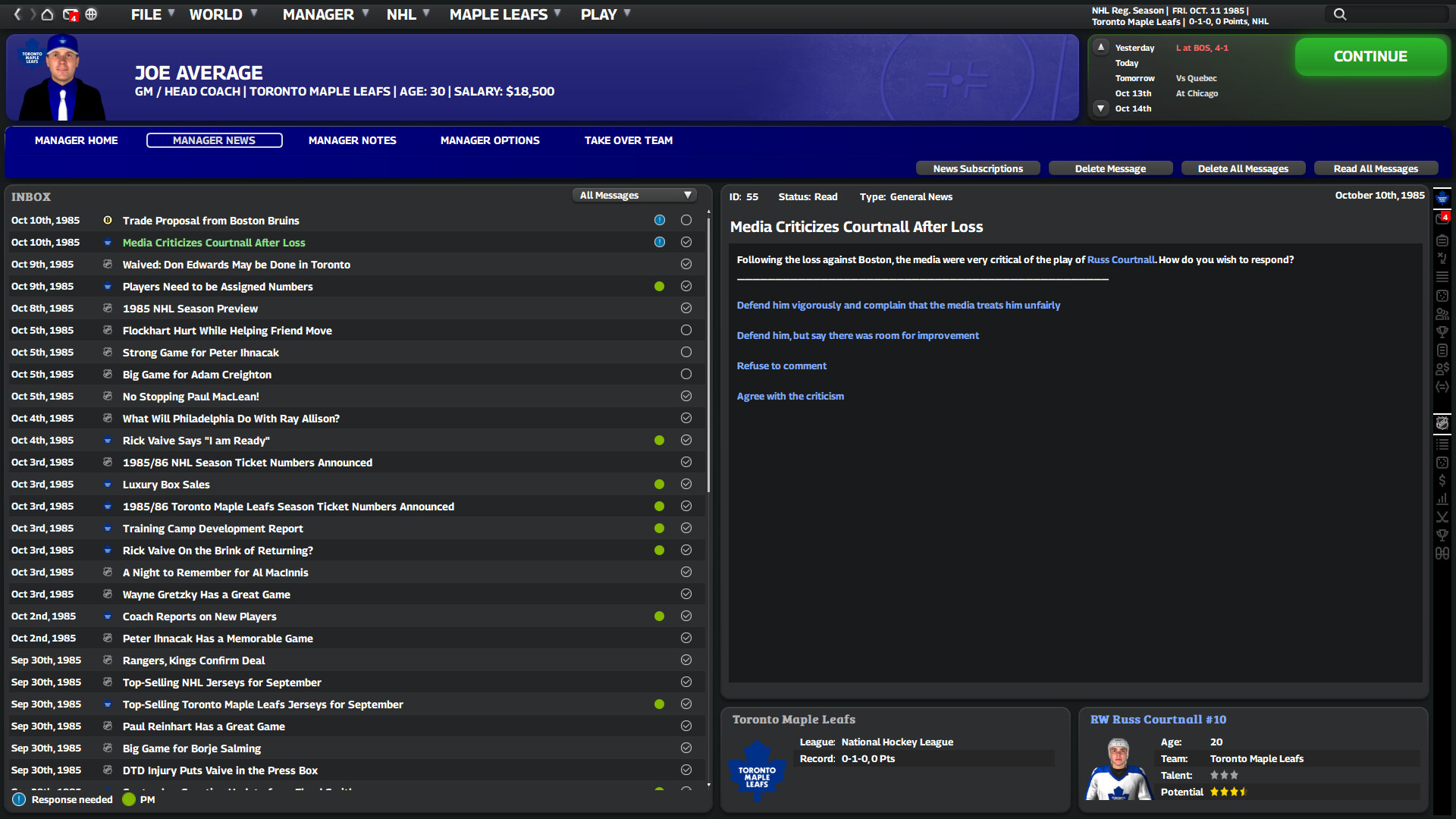The image size is (1456, 819).
Task: Open the inbox mail icon with notification badge
Action: click(71, 14)
